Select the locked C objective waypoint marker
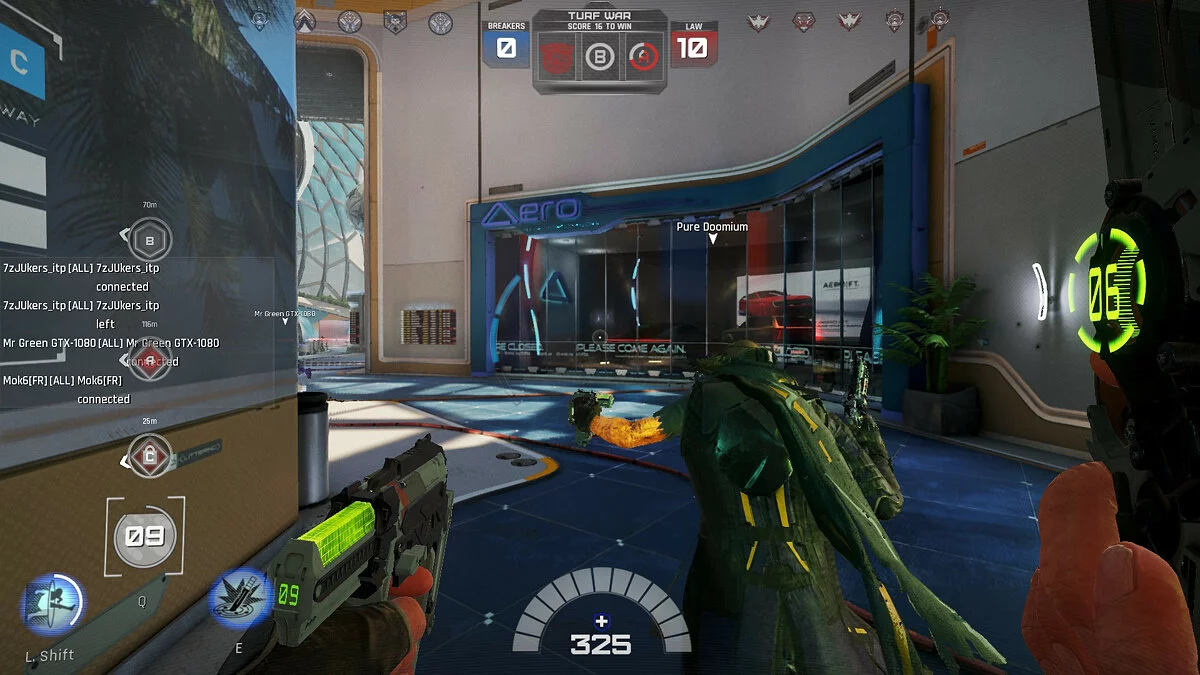The image size is (1200, 675). [150, 456]
